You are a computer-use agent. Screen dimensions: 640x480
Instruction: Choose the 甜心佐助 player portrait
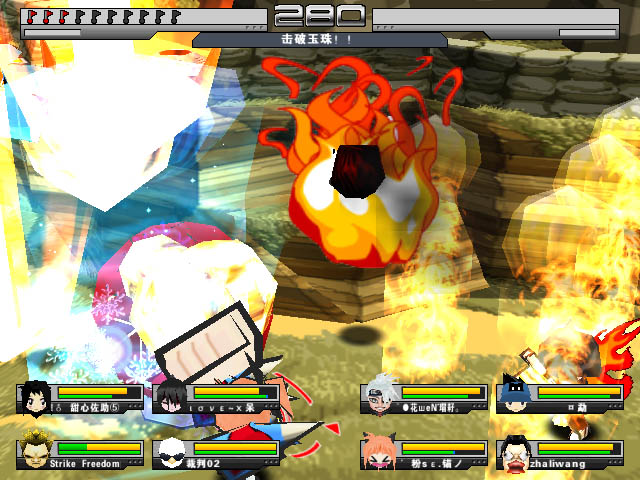coord(33,397)
